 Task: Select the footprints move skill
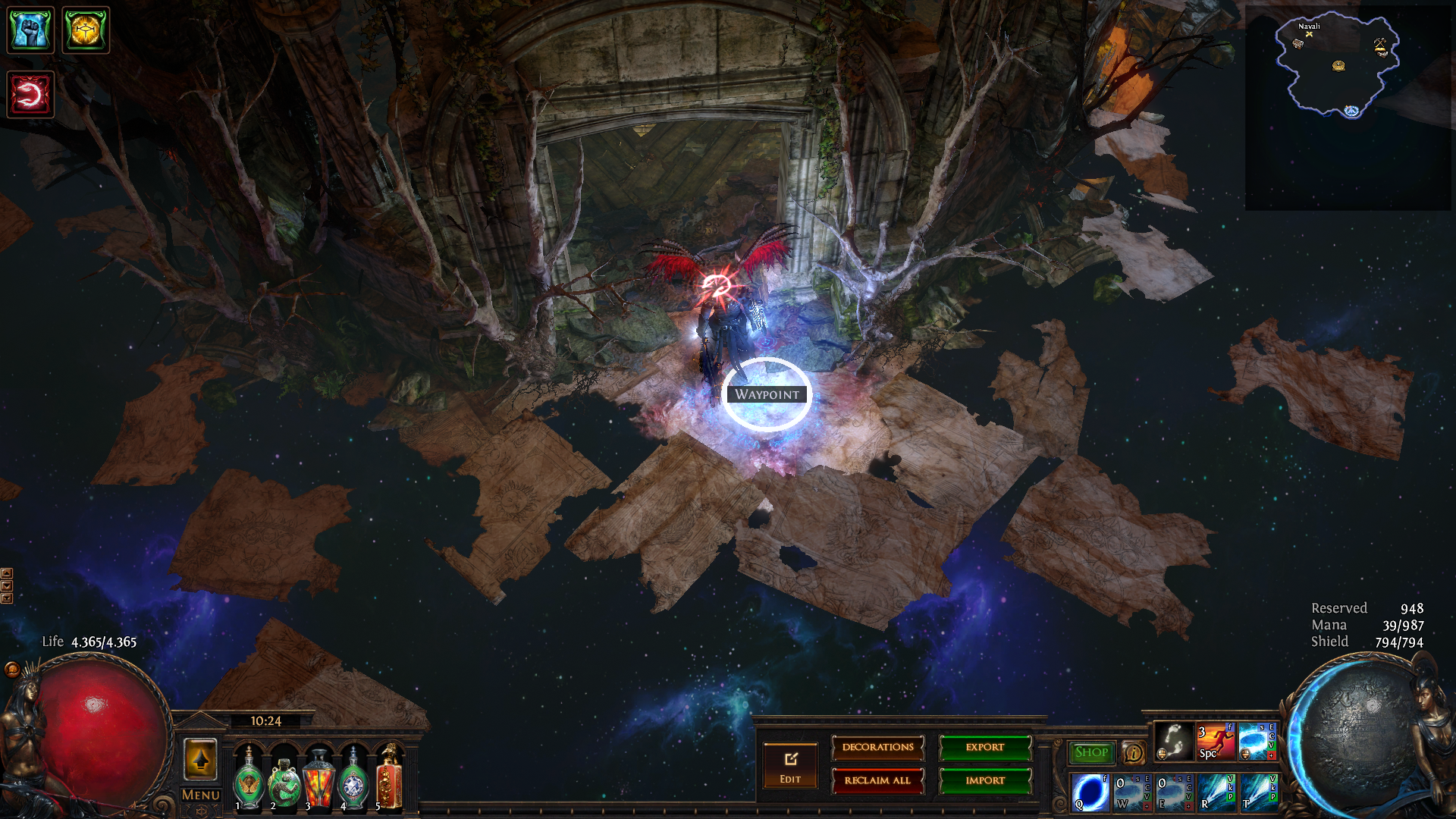click(x=1173, y=741)
